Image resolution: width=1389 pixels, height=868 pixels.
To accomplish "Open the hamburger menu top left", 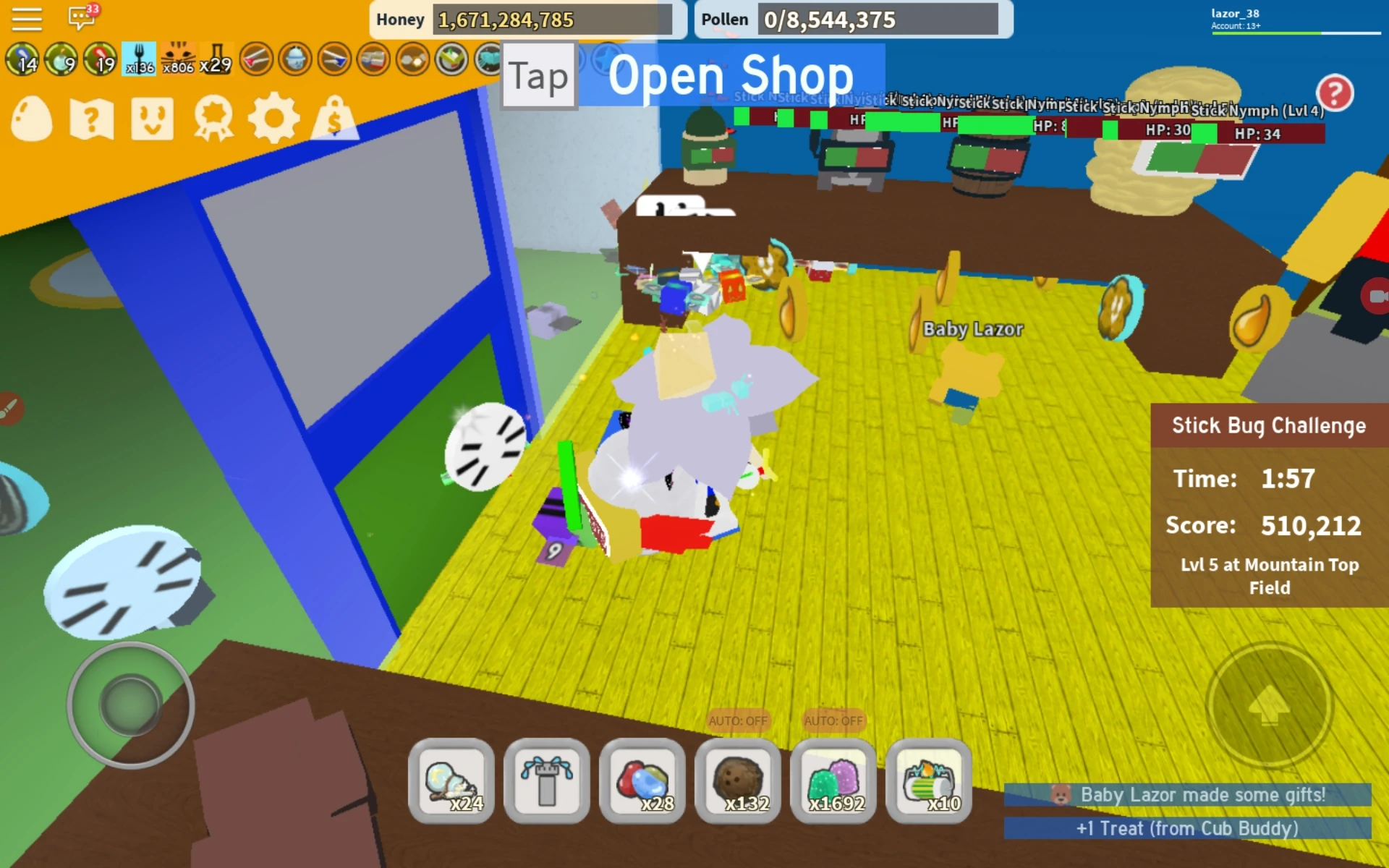I will [x=27, y=18].
